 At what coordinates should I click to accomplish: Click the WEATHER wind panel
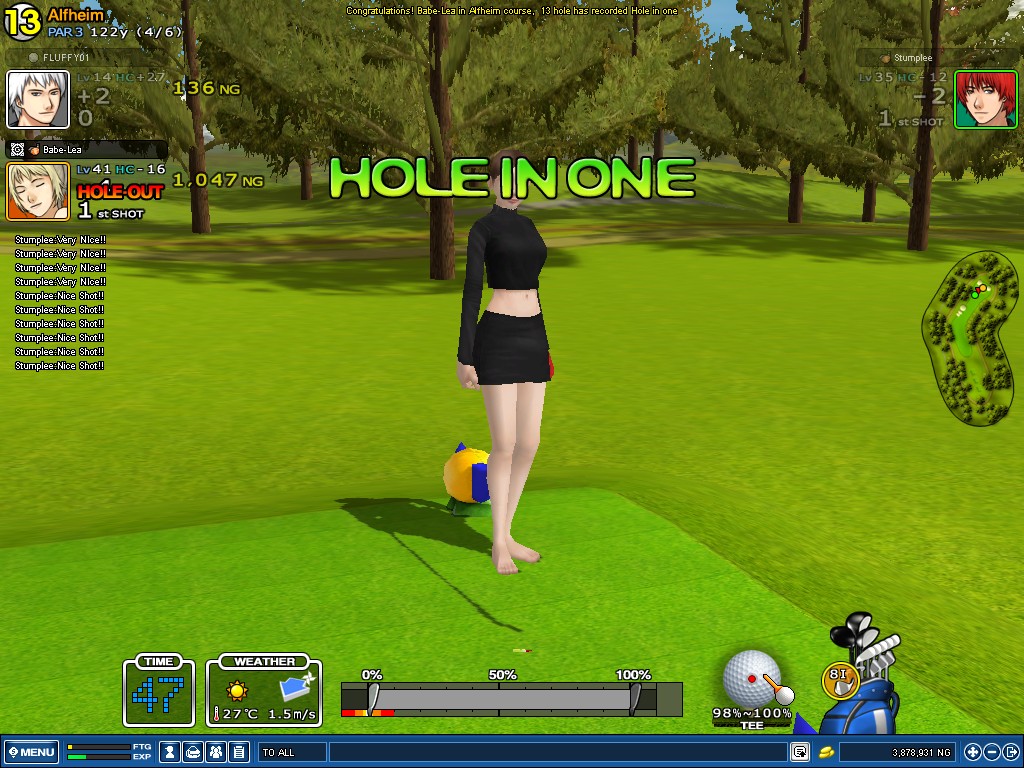pos(264,690)
